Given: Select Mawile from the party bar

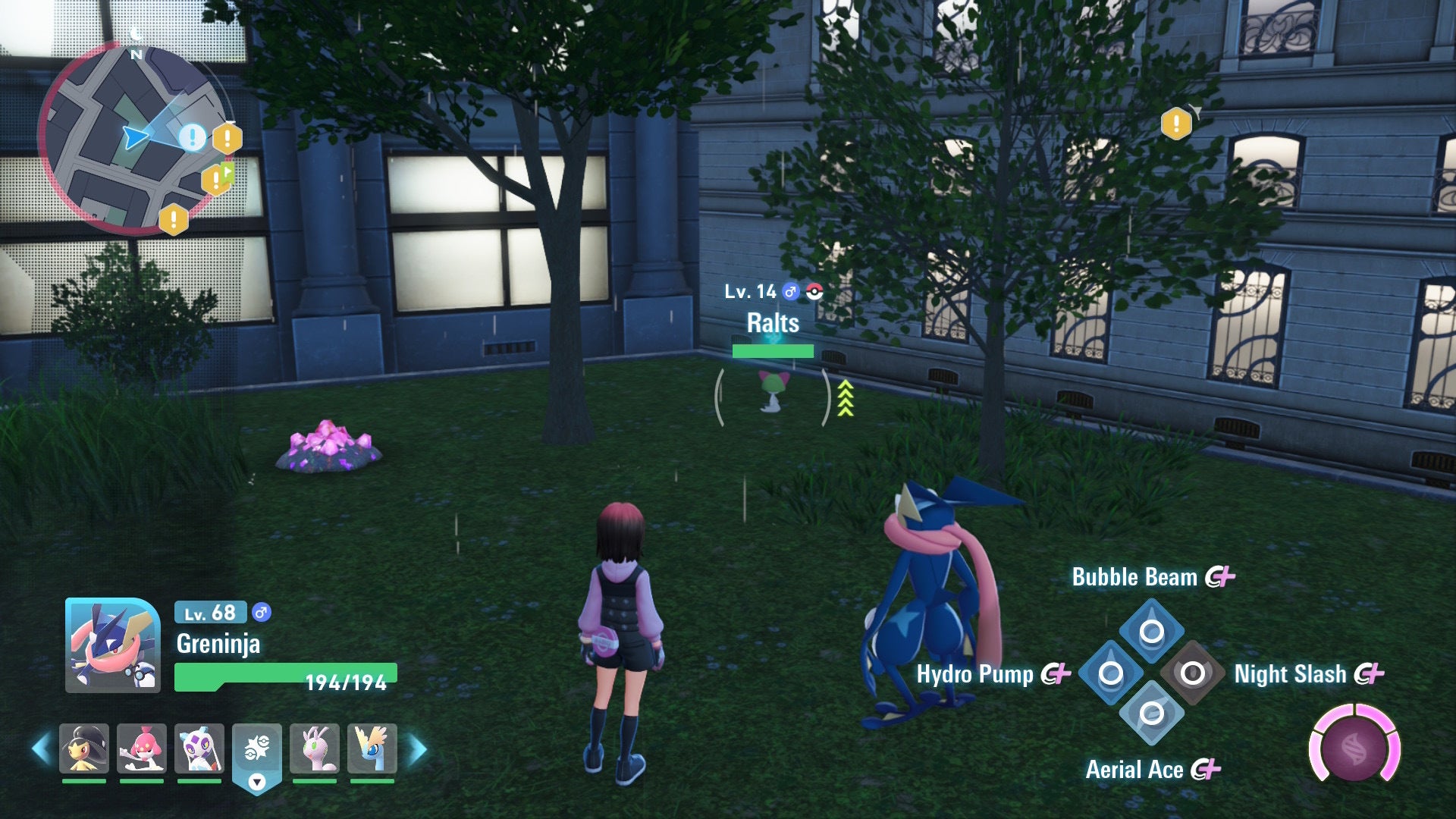Looking at the screenshot, I should point(83,747).
